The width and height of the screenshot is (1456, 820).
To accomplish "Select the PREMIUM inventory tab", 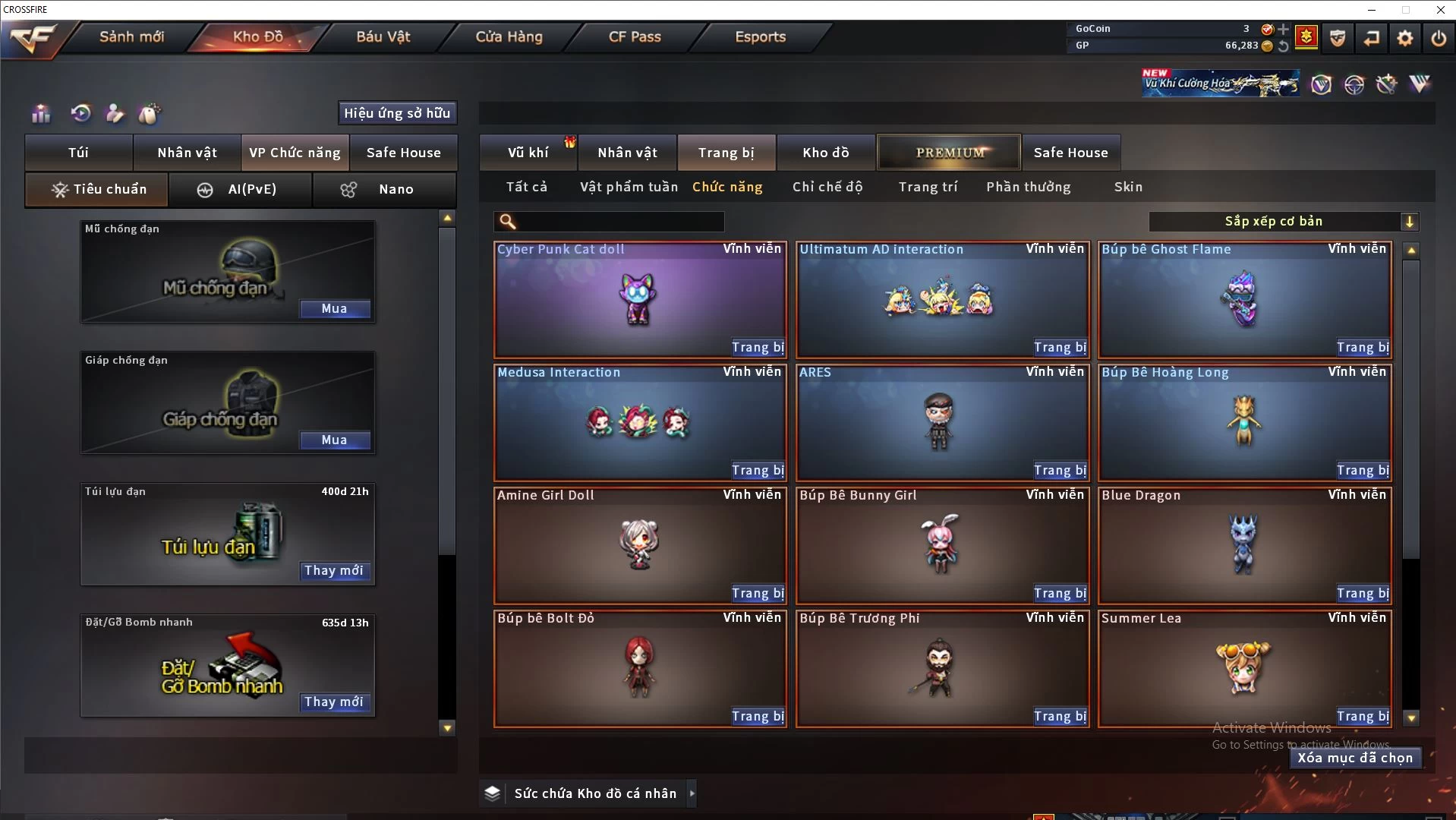I will coord(950,153).
